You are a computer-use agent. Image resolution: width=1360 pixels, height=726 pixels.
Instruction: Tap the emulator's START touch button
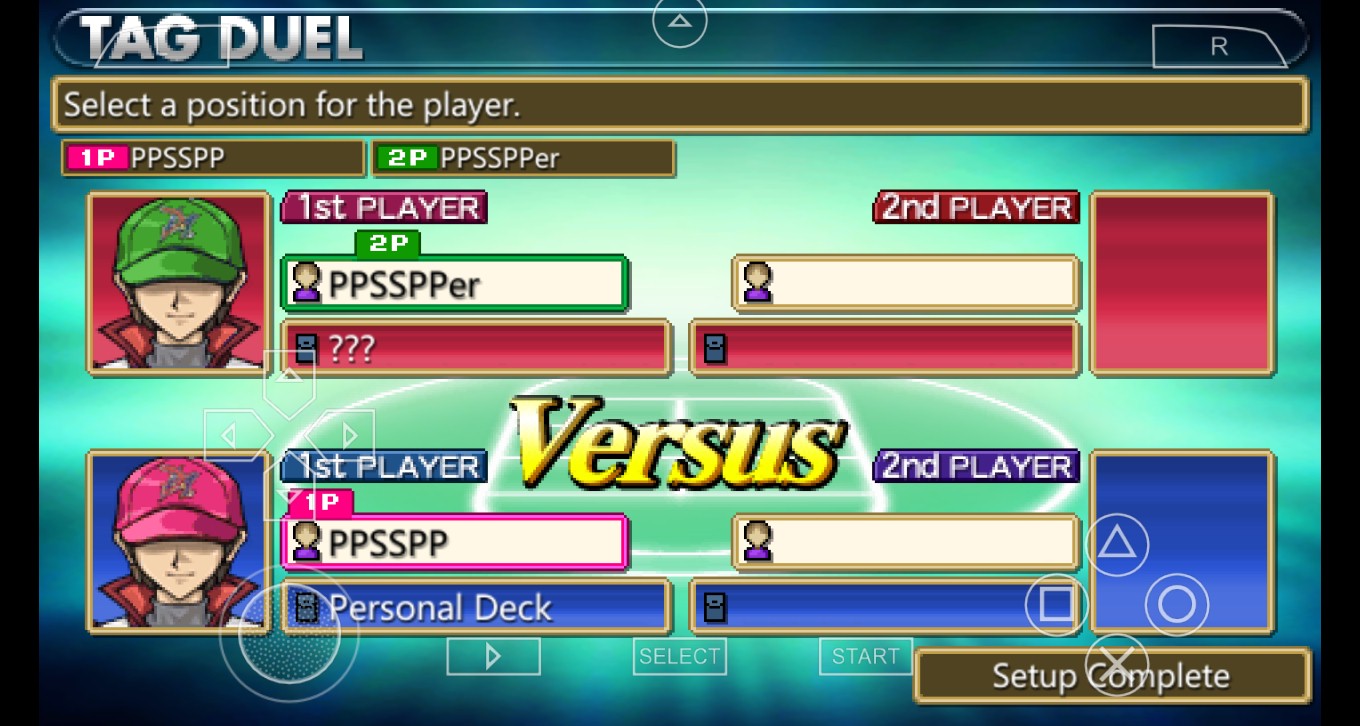coord(865,656)
